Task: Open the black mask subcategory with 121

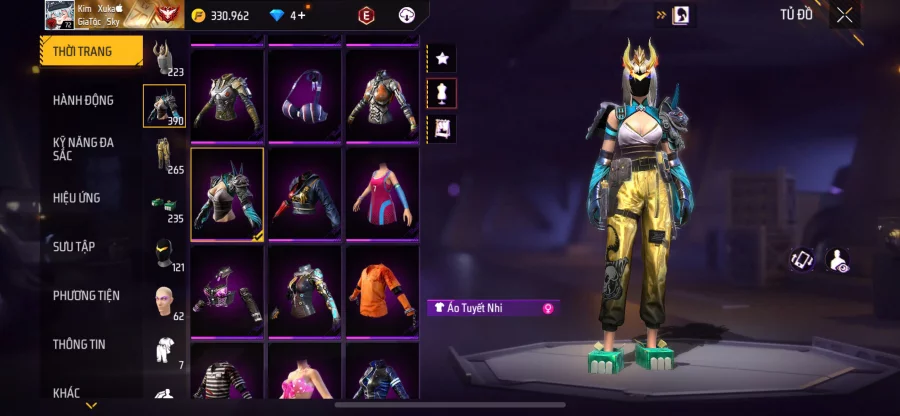Action: click(x=164, y=252)
